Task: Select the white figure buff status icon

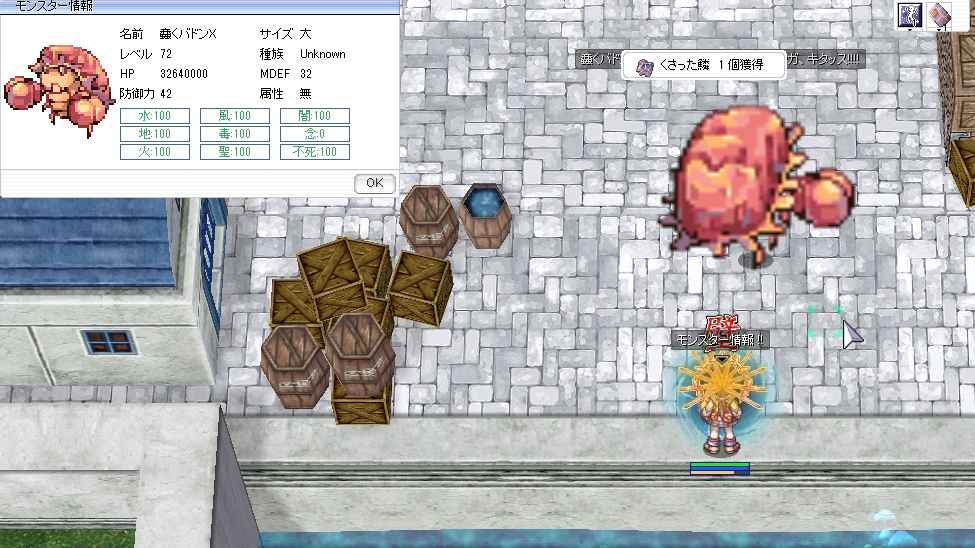Action: 910,15
